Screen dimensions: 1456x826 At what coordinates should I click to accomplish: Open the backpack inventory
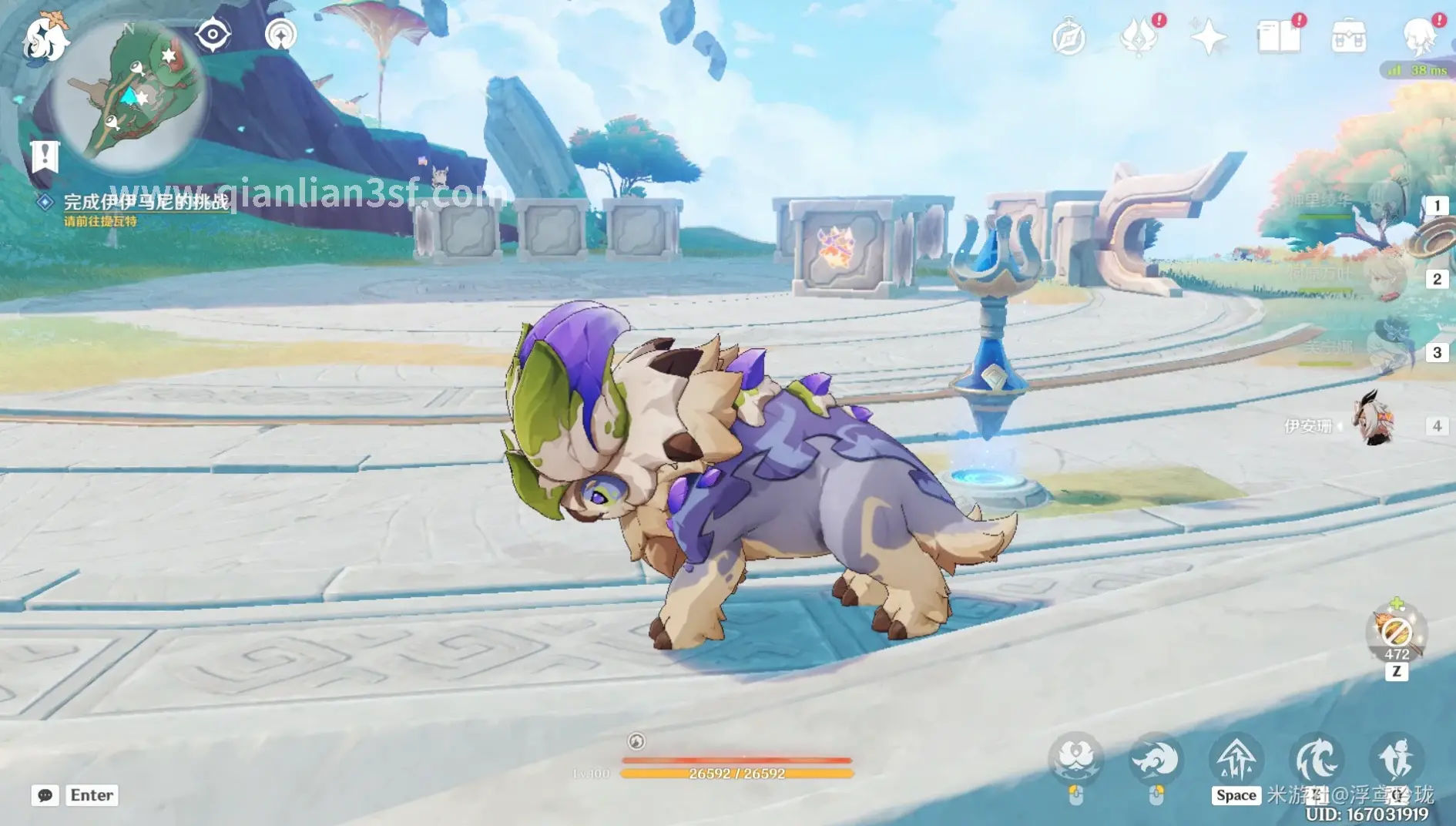click(1348, 37)
